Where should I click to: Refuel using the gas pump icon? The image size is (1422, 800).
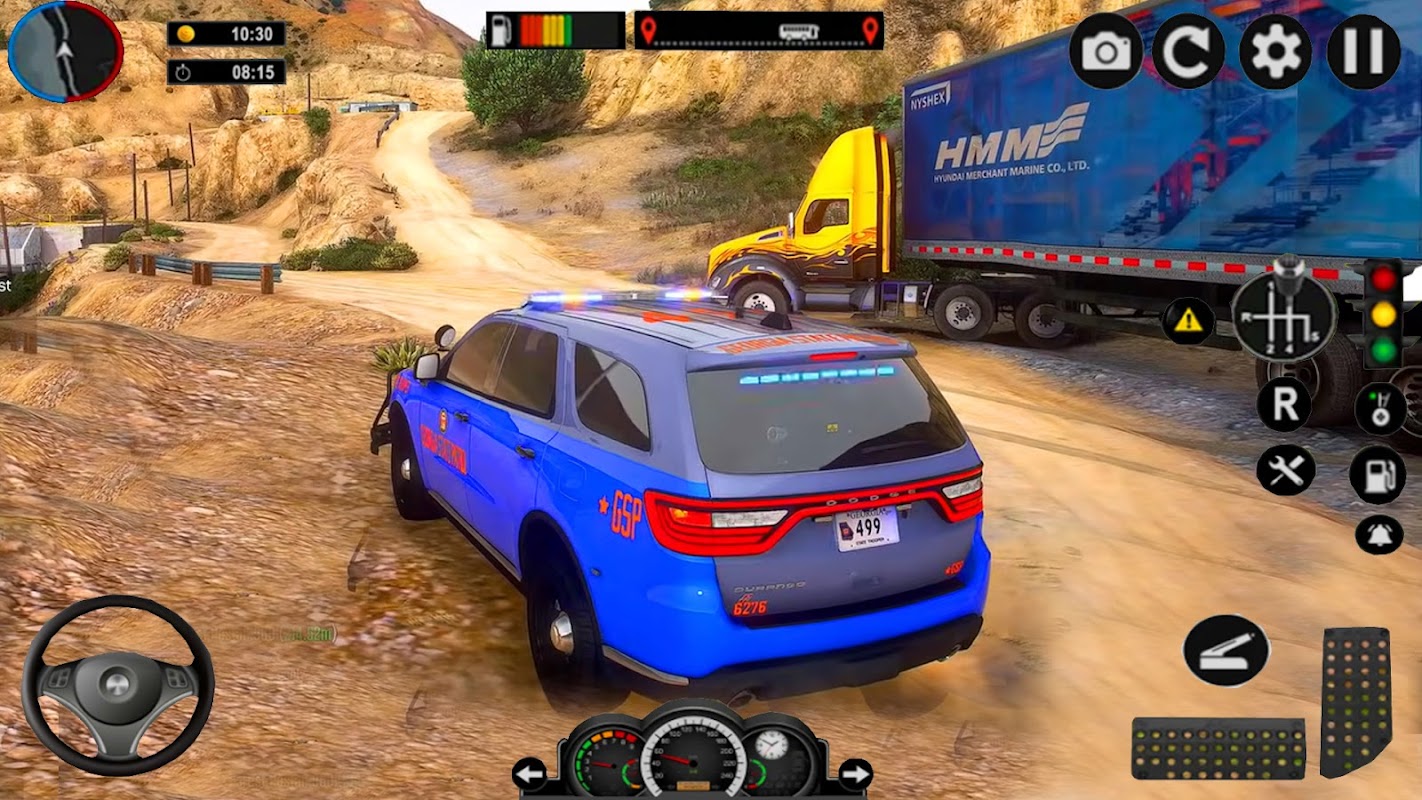pyautogui.click(x=1378, y=474)
